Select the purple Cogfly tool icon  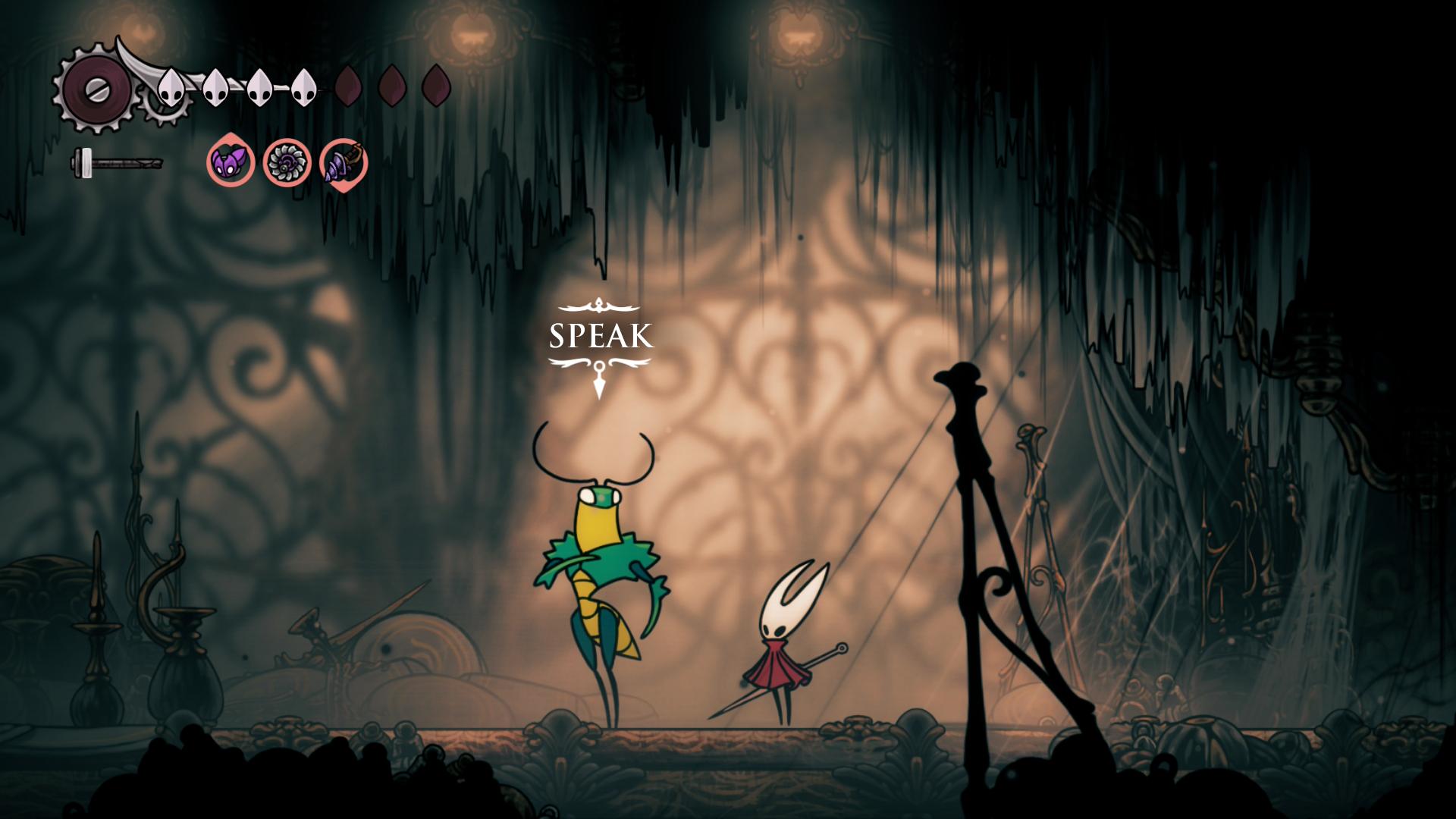coord(231,162)
